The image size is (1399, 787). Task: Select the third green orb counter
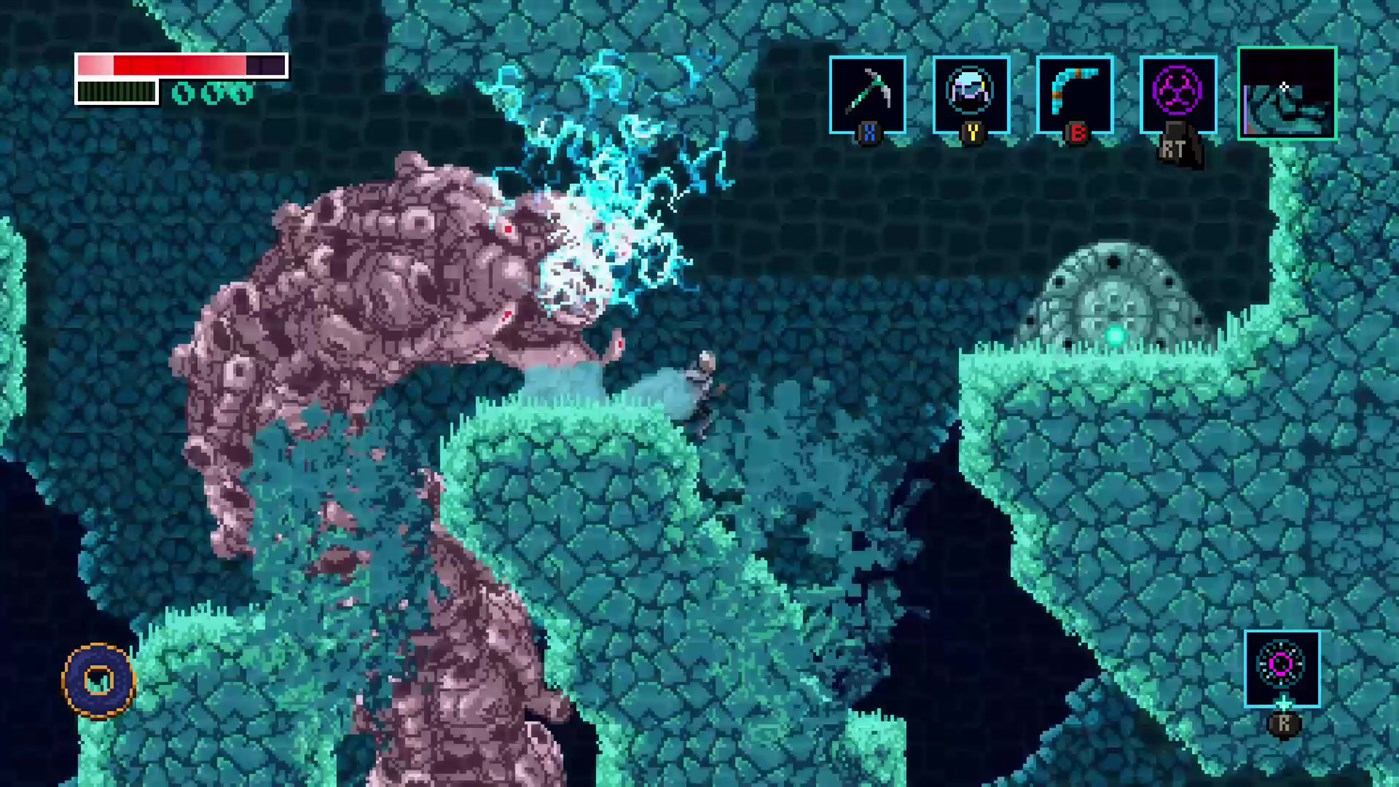click(242, 95)
